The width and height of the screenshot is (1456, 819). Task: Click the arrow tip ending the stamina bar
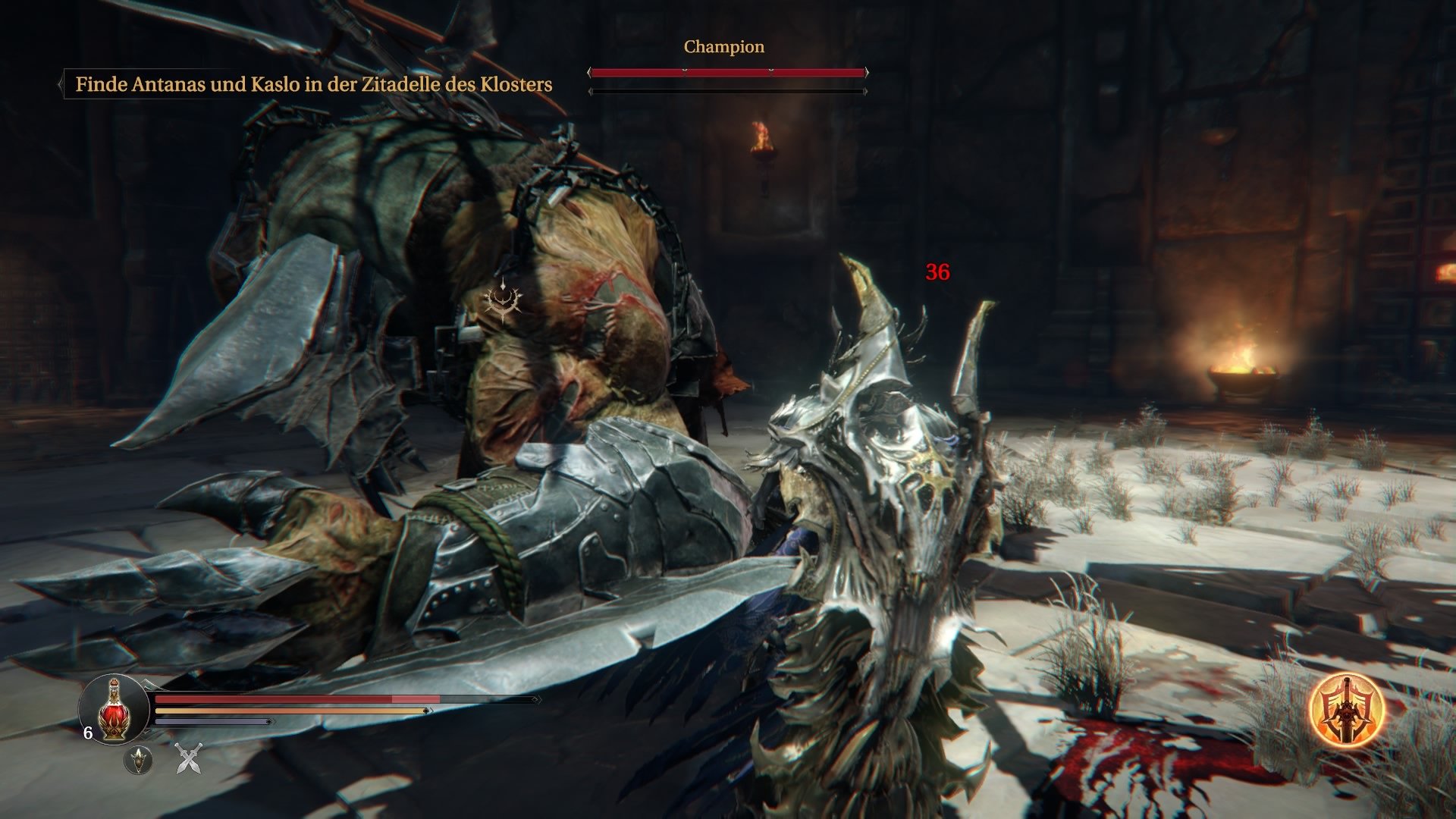(x=427, y=711)
